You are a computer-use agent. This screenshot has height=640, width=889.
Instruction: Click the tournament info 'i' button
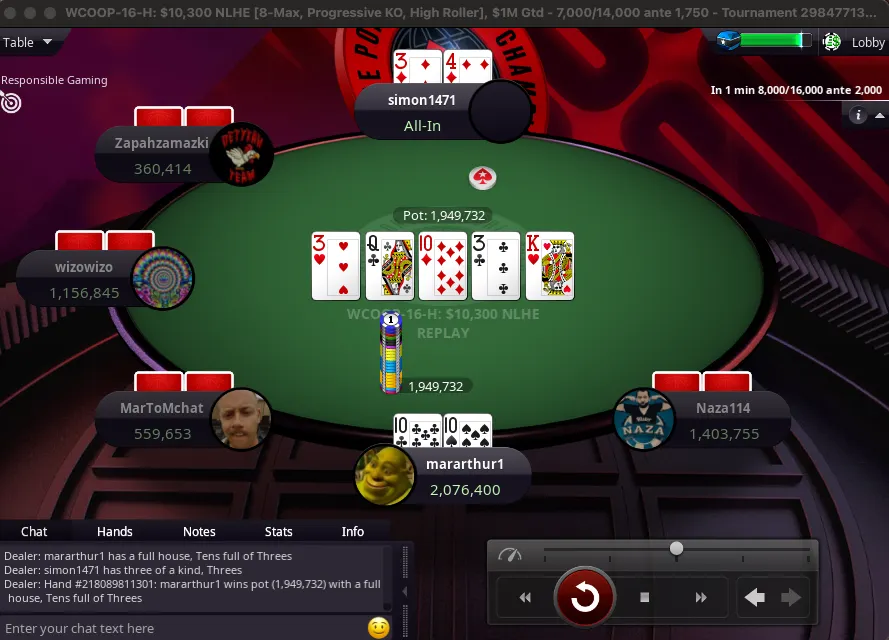pyautogui.click(x=857, y=116)
